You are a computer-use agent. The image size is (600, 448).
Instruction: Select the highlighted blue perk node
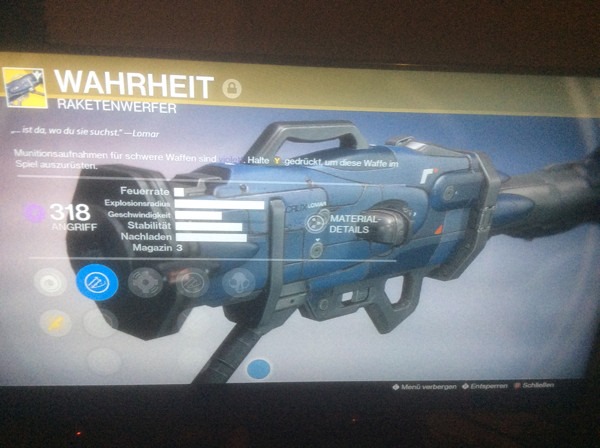pyautogui.click(x=97, y=282)
